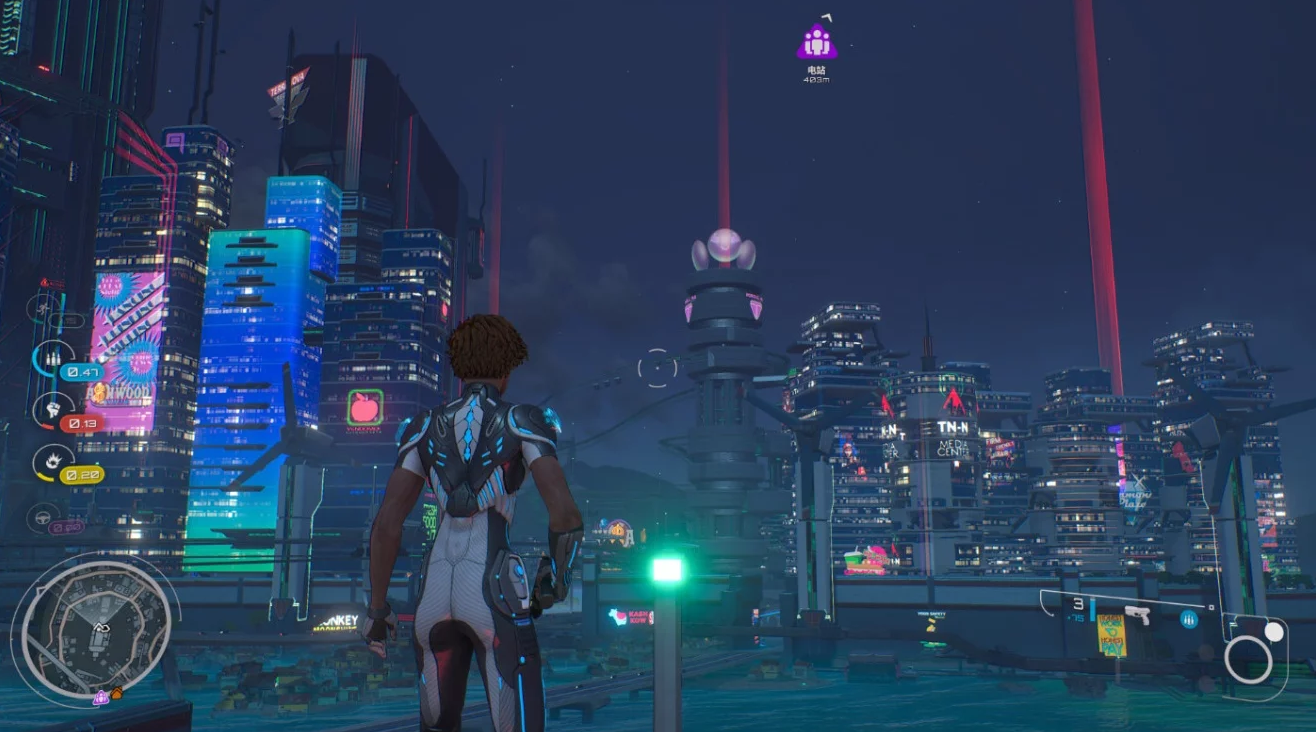Screen dimensions: 1316x732
Task: Click the firearms skill bullets icon
Action: click(50, 357)
